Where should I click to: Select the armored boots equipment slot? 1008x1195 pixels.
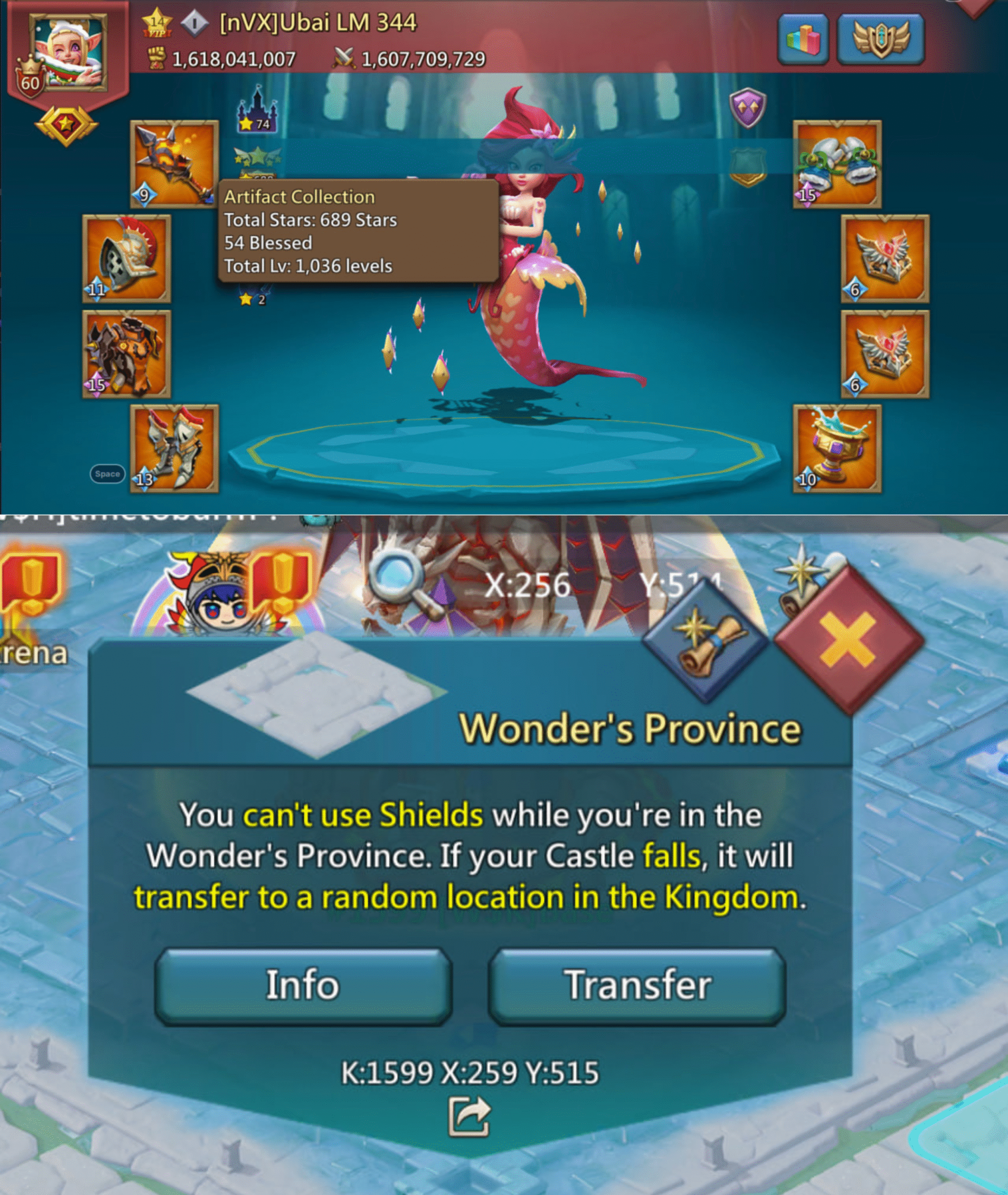(x=174, y=449)
